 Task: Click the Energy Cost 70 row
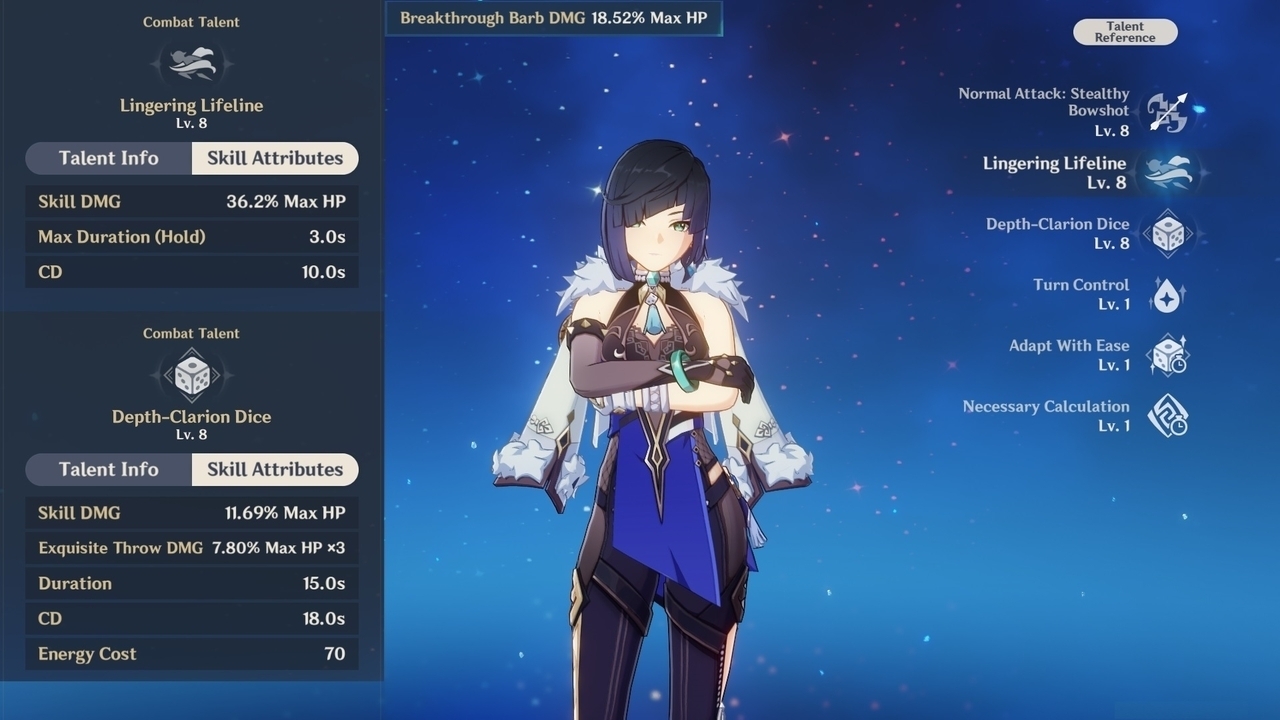pos(191,653)
